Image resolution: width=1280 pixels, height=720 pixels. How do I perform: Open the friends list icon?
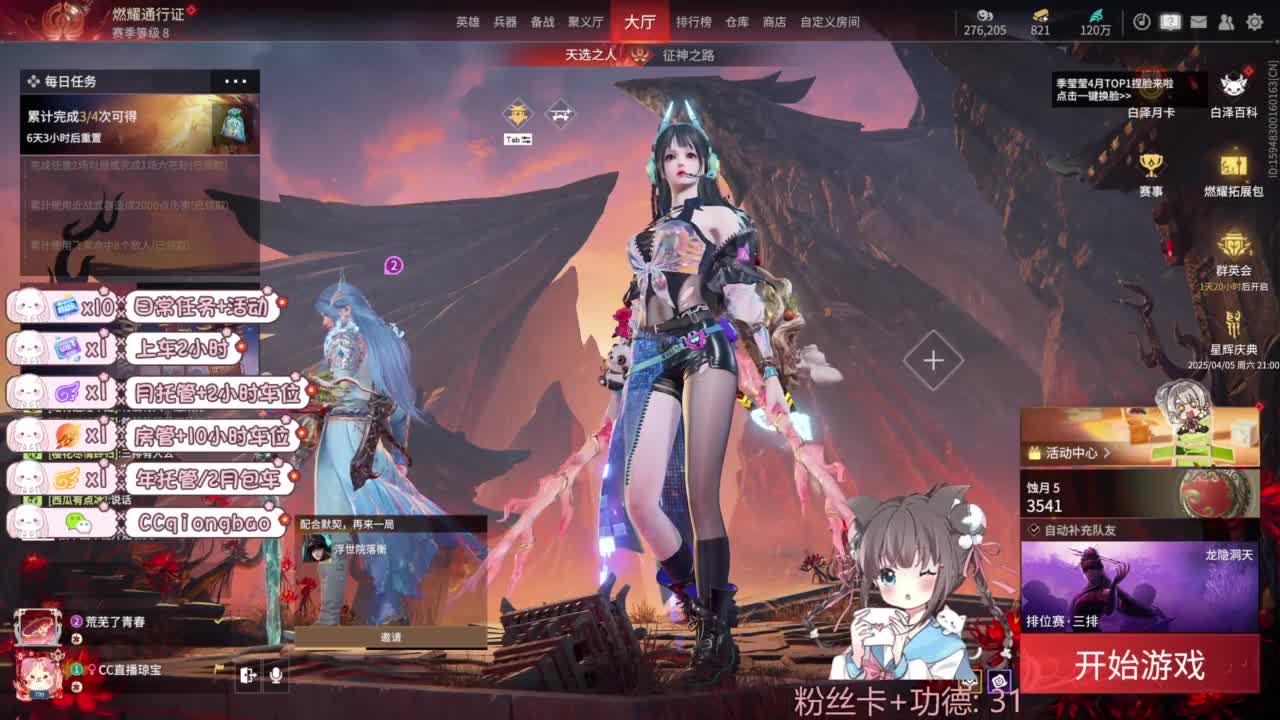1226,21
